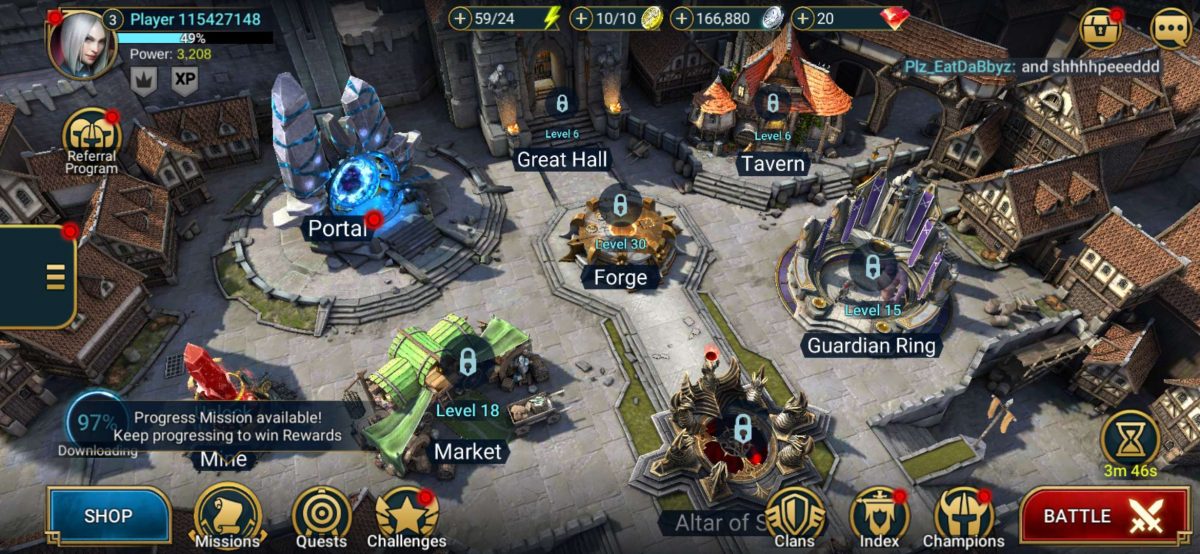
Task: Select the Market building label
Action: (467, 452)
